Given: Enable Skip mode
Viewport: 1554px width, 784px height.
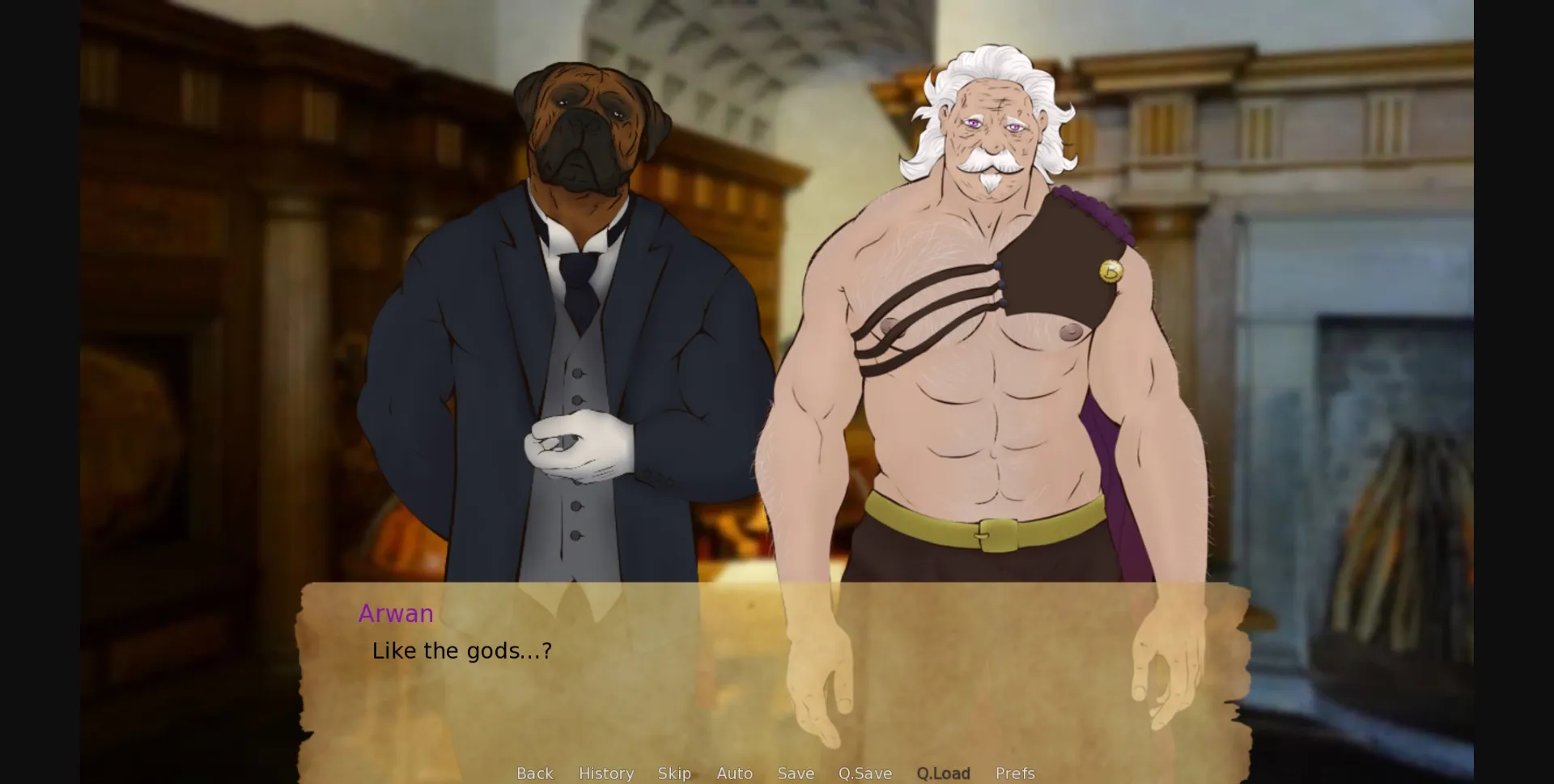Looking at the screenshot, I should tap(675, 773).
